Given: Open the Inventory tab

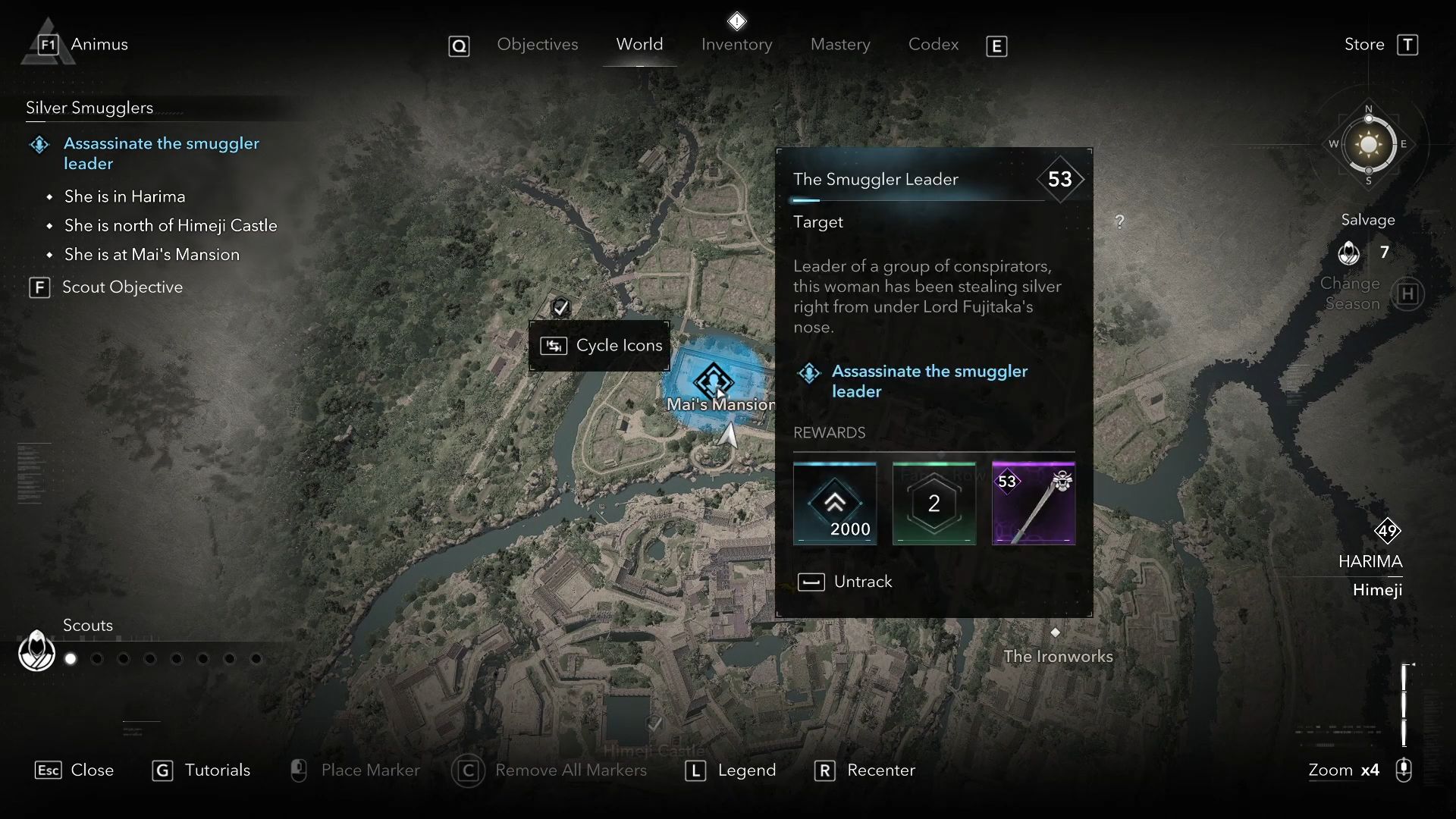Looking at the screenshot, I should coord(736,45).
